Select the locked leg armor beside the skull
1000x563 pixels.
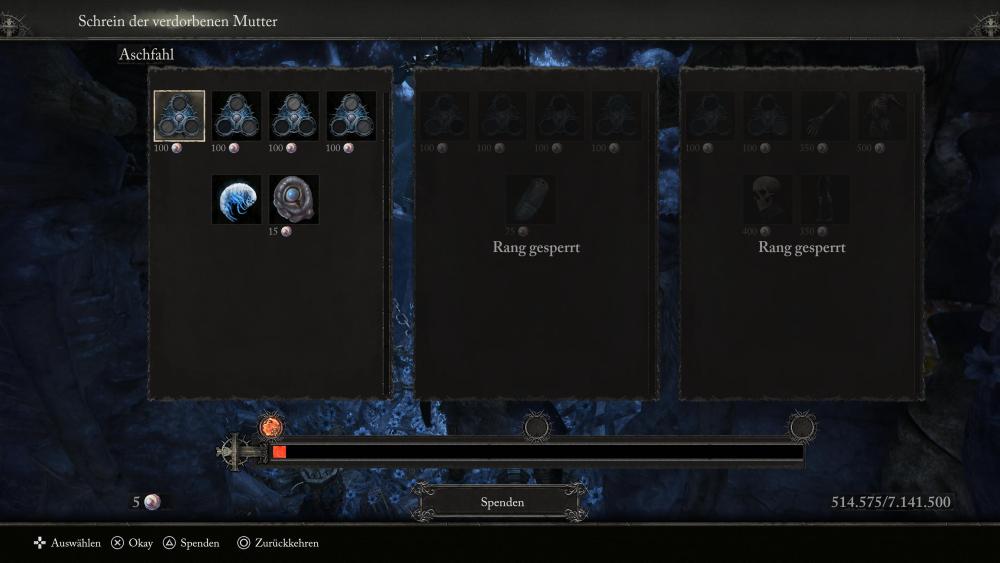click(825, 199)
